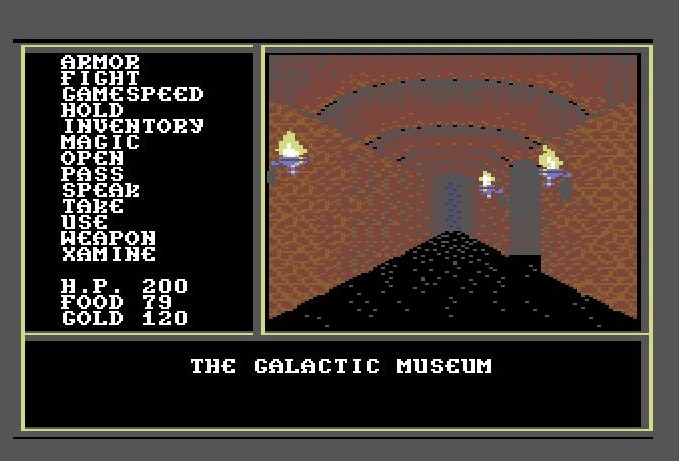Select the HOLD command
The image size is (679, 461).
tap(92, 110)
